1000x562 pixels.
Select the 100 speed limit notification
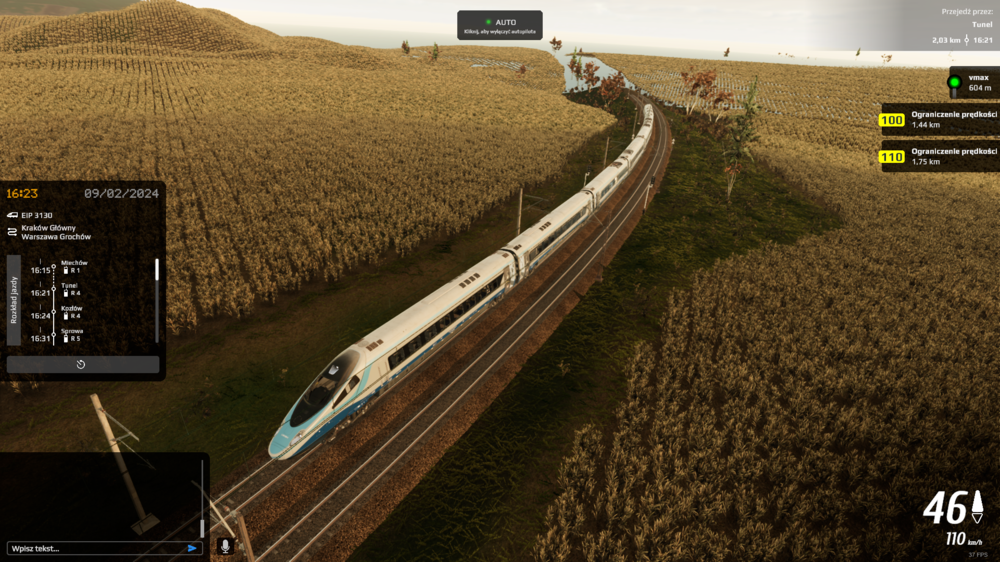tap(940, 120)
